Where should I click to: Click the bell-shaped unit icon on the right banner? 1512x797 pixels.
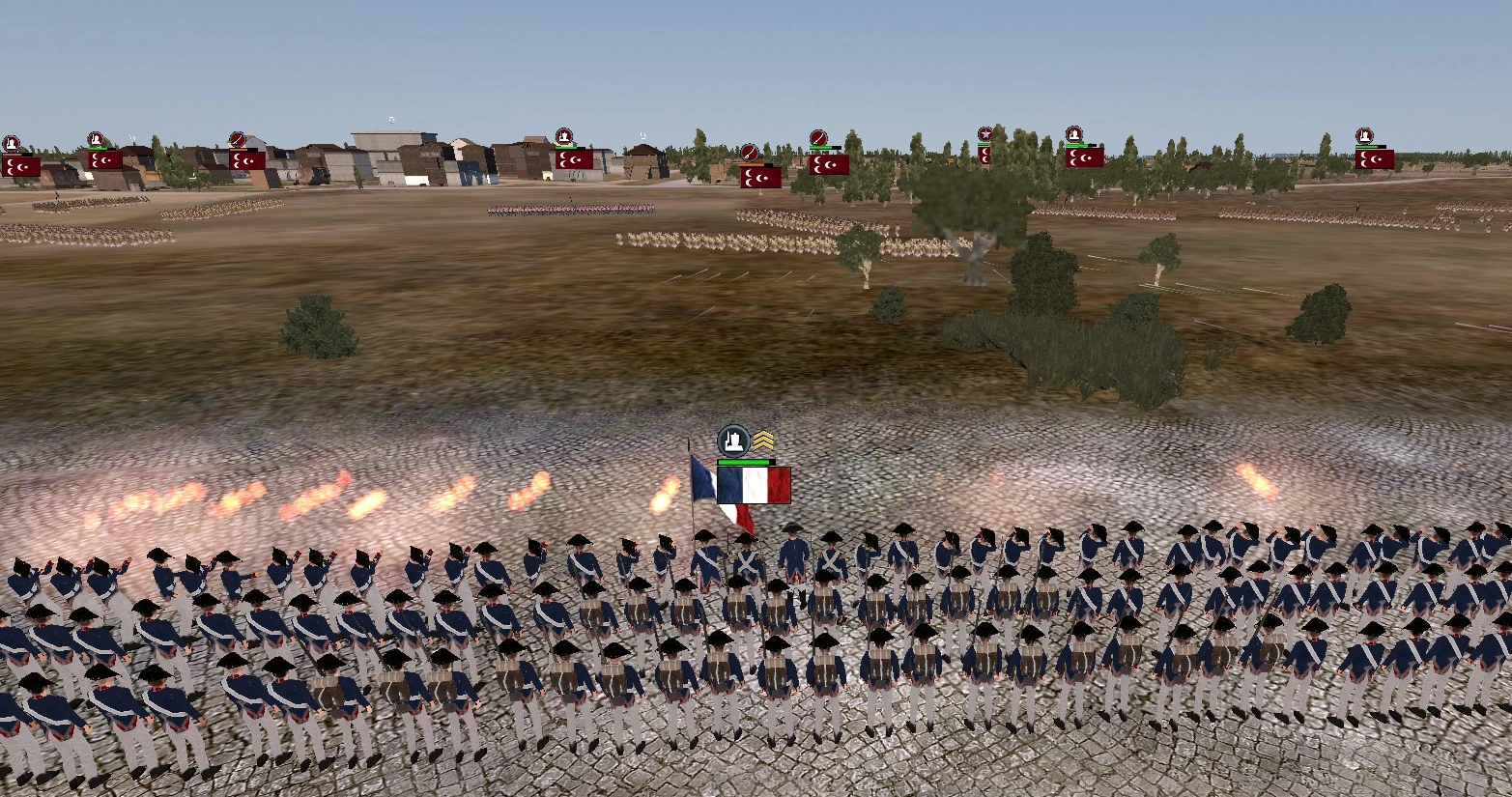[x=1364, y=134]
